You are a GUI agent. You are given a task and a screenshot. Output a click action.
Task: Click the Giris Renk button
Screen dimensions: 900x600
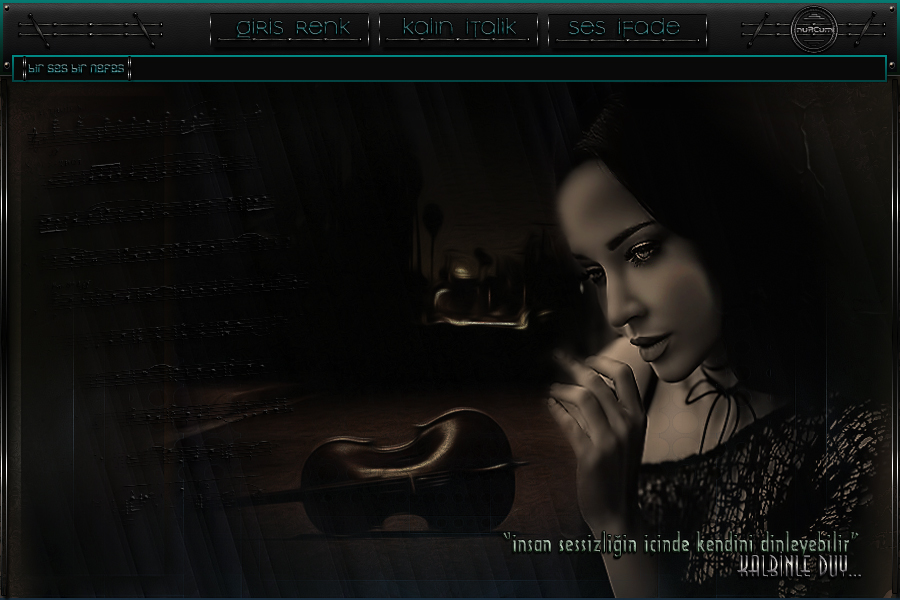pyautogui.click(x=292, y=29)
